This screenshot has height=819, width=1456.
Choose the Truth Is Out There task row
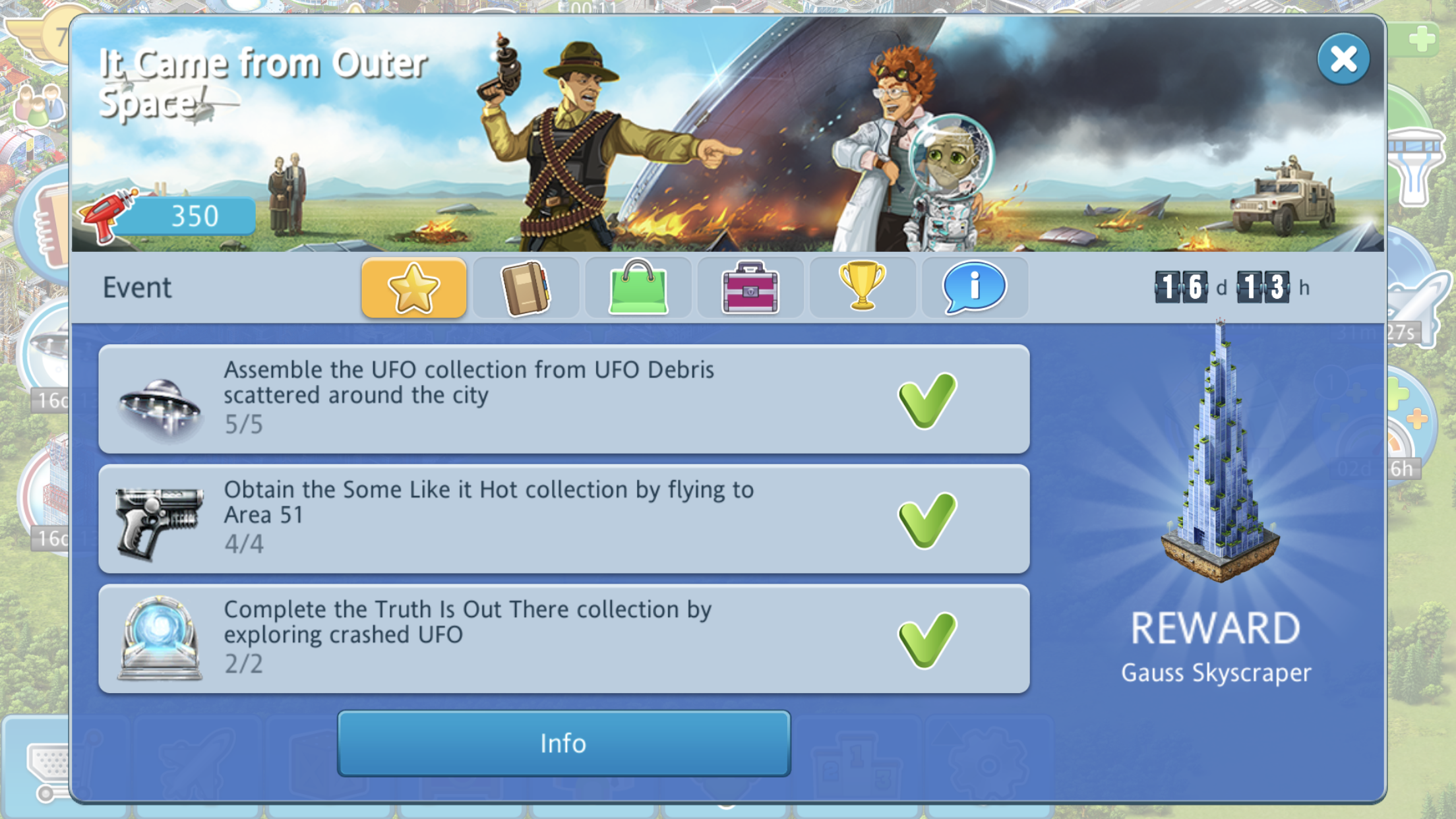pyautogui.click(x=564, y=638)
